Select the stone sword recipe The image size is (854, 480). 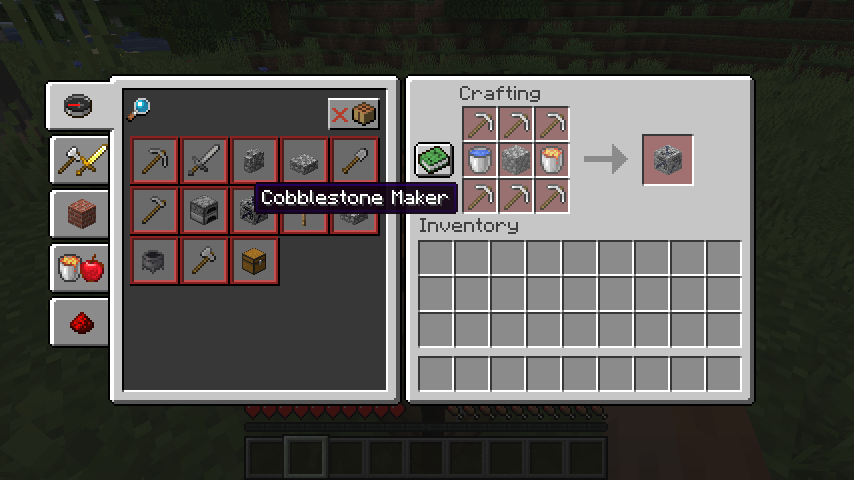(x=205, y=161)
